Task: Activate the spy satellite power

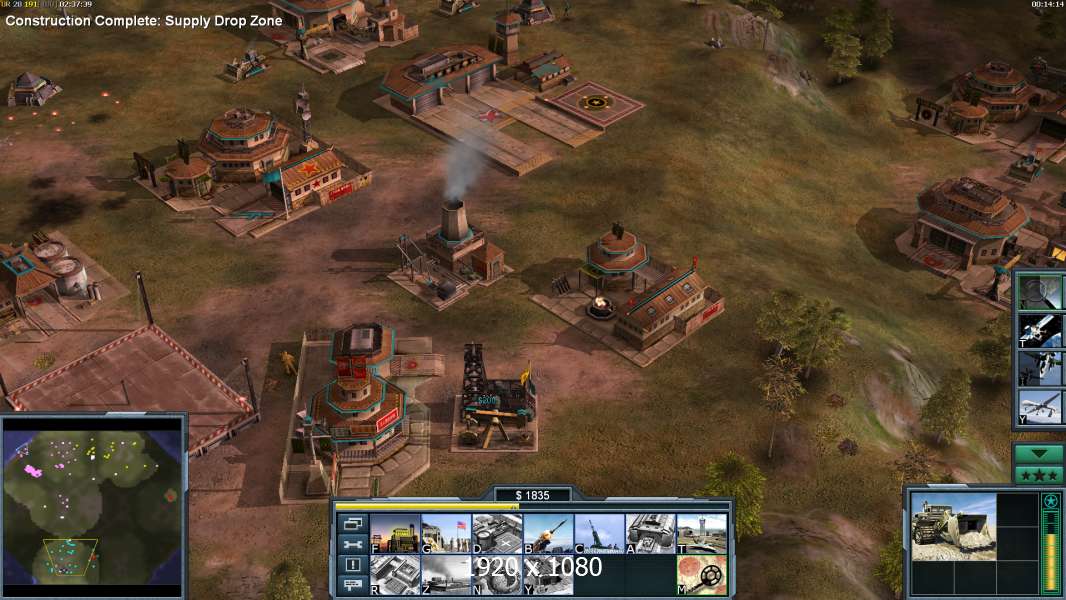Action: click(x=1040, y=330)
